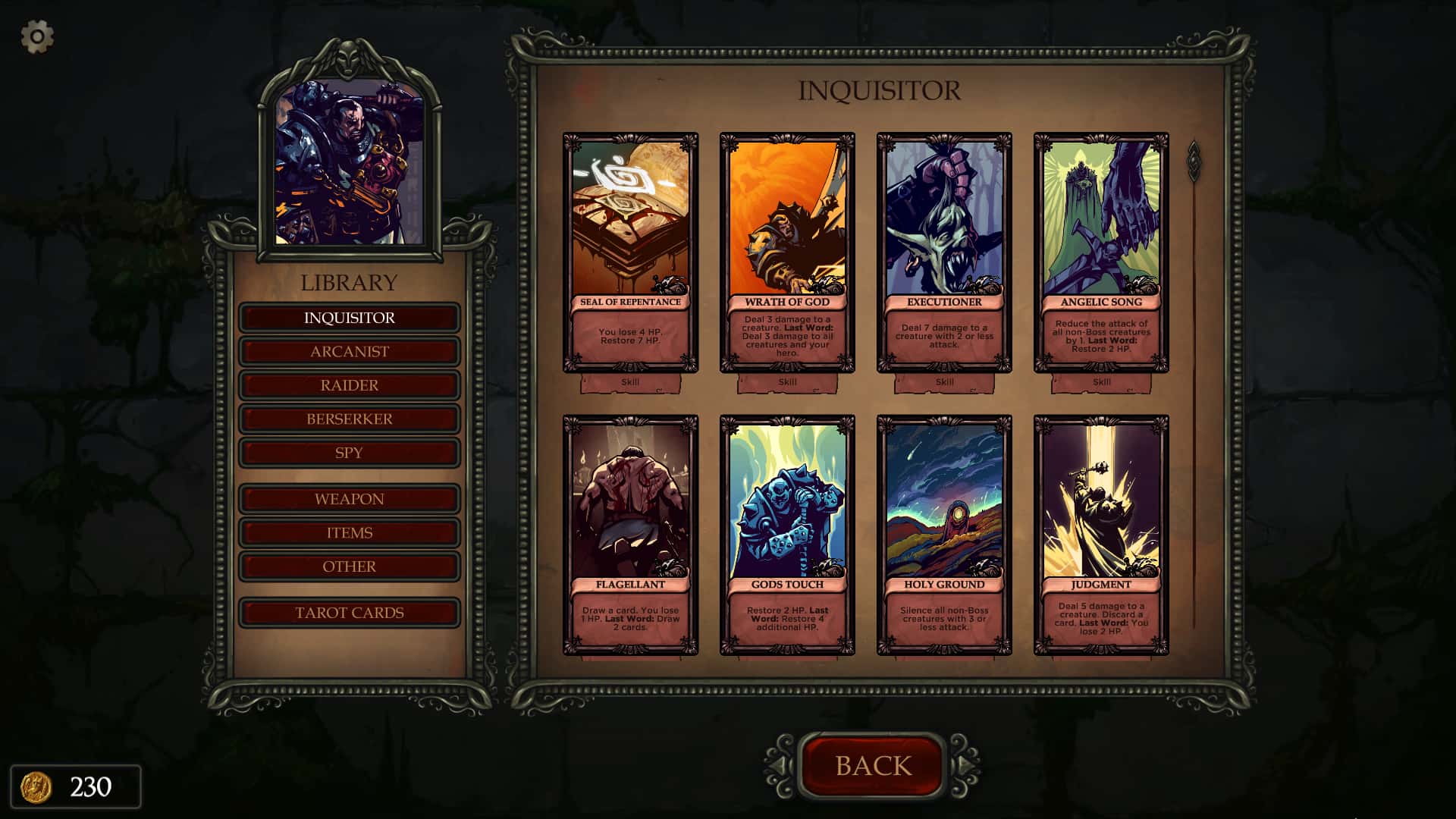Open the Other card category
Viewport: 1456px width, 819px height.
point(349,566)
